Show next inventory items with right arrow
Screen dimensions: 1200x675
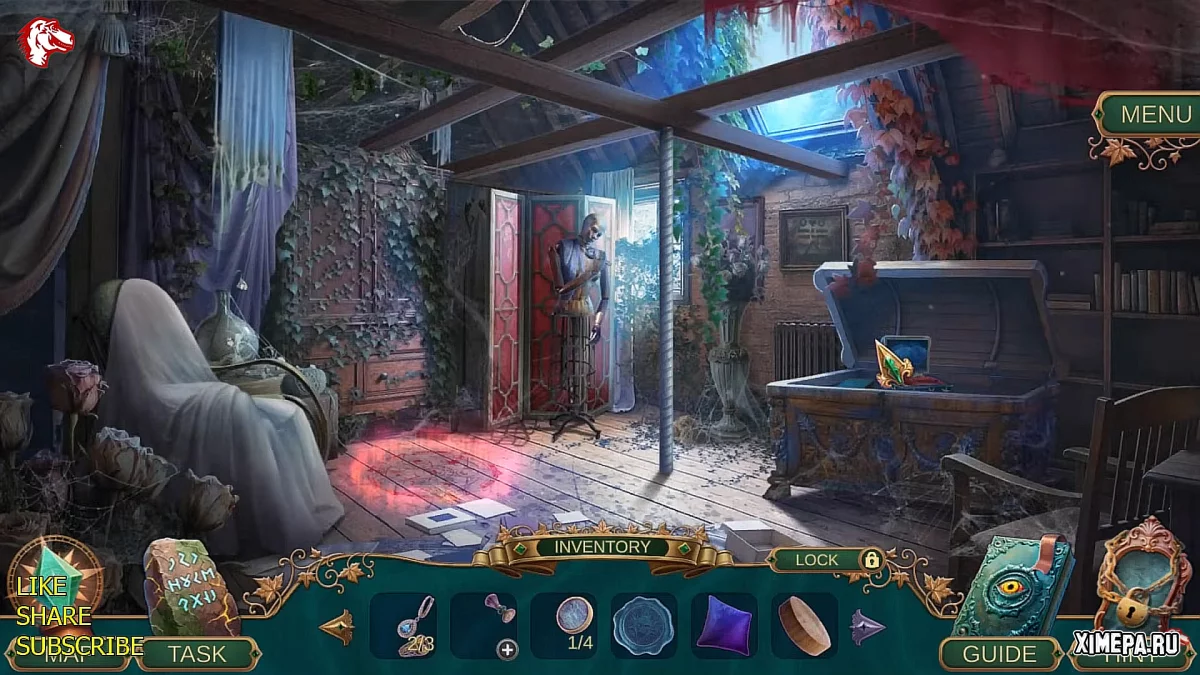(866, 627)
